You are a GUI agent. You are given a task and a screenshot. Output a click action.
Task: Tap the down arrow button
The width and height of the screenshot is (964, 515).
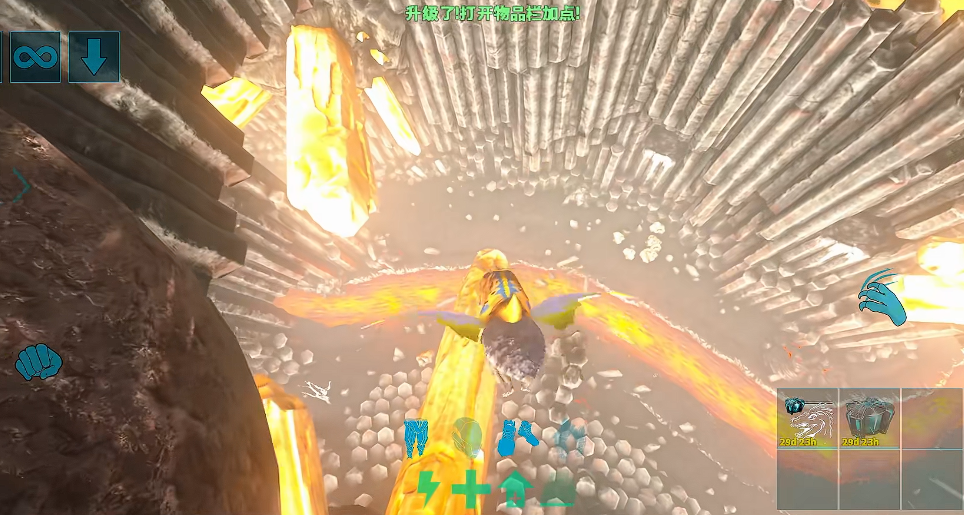tap(94, 57)
